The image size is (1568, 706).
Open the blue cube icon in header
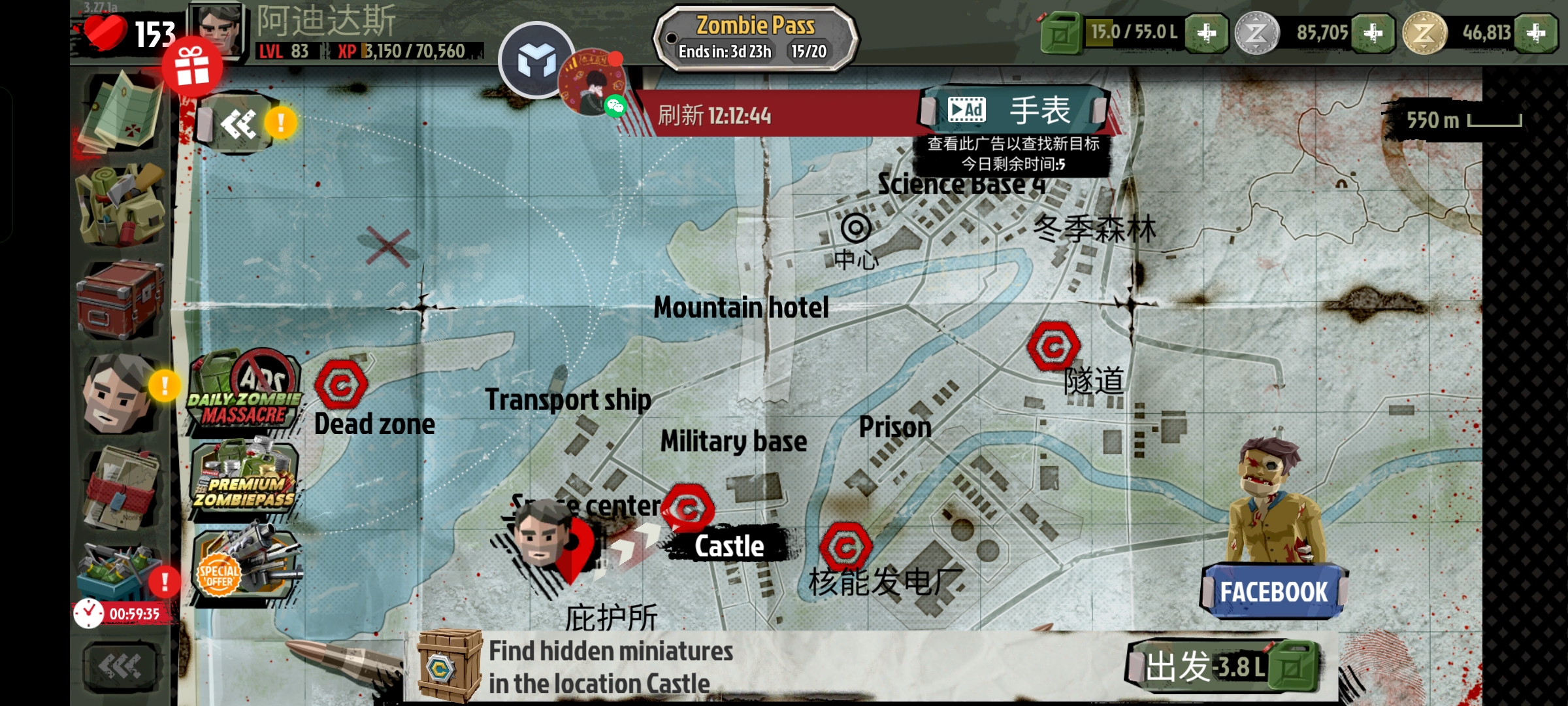click(536, 61)
